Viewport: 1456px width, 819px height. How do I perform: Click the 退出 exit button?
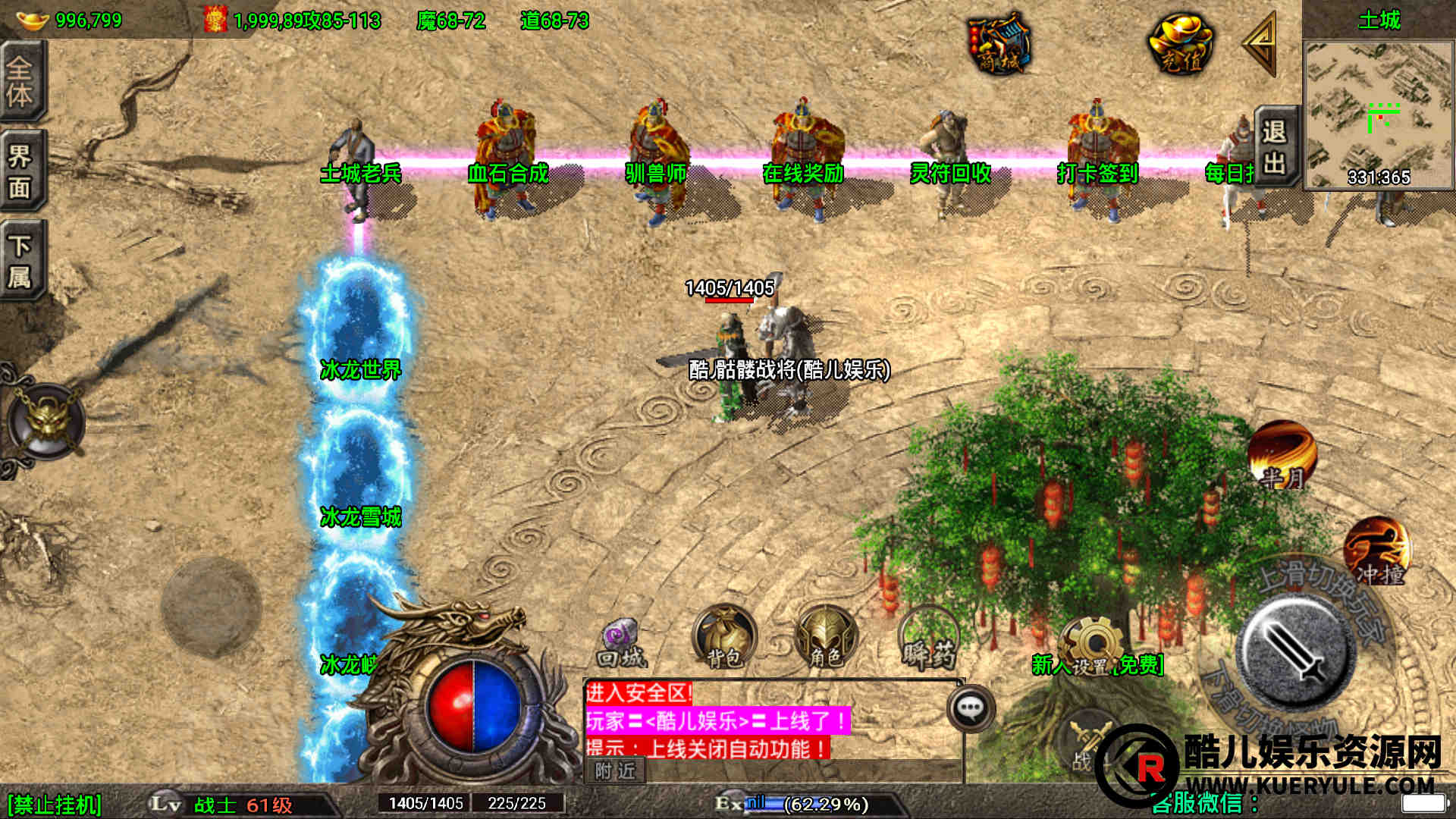[x=1274, y=146]
